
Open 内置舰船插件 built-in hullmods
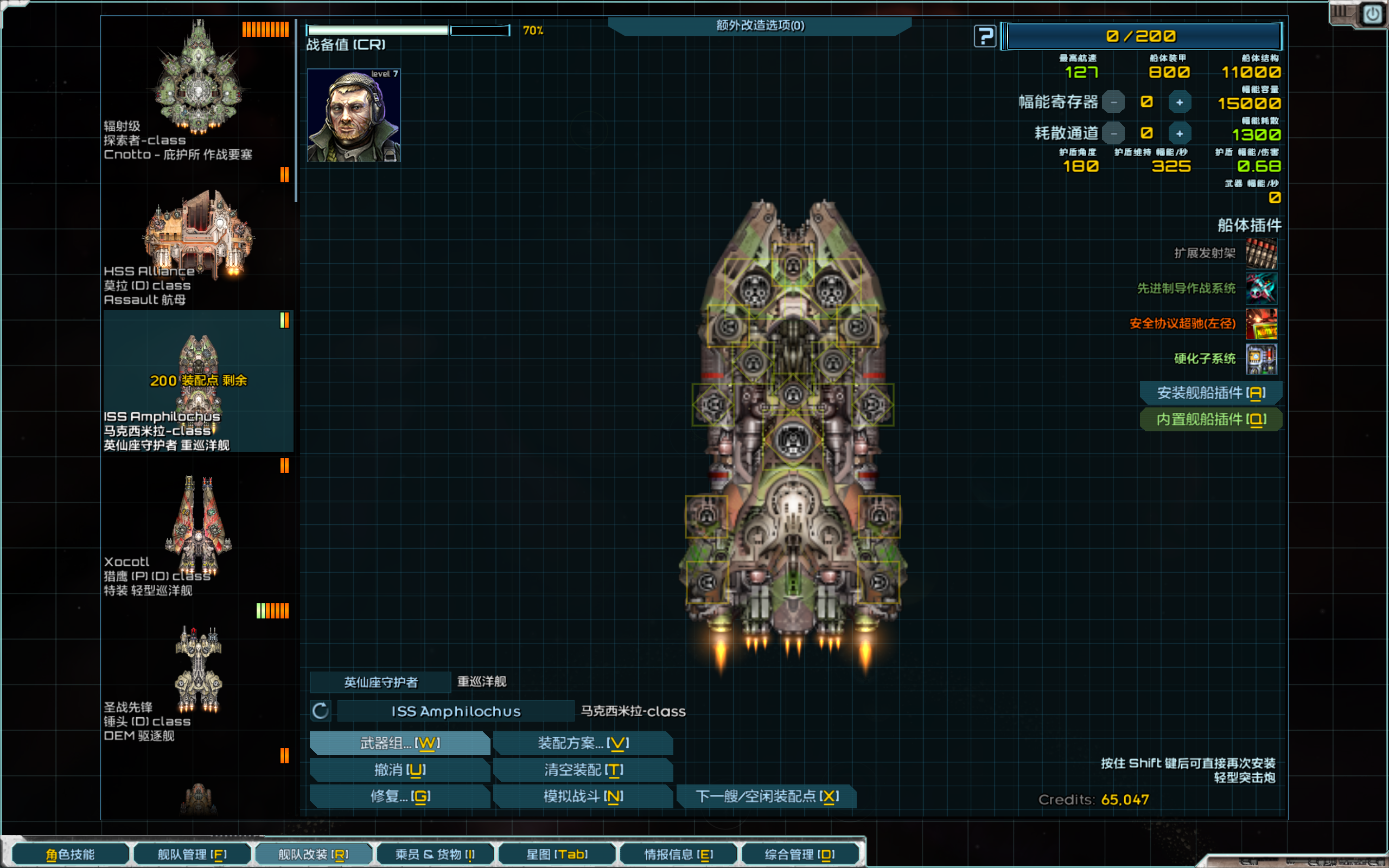1210,420
